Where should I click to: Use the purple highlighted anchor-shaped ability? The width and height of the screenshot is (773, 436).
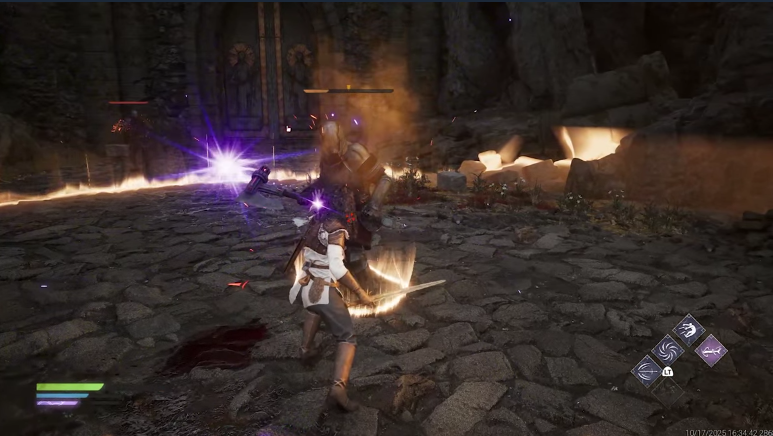point(710,349)
